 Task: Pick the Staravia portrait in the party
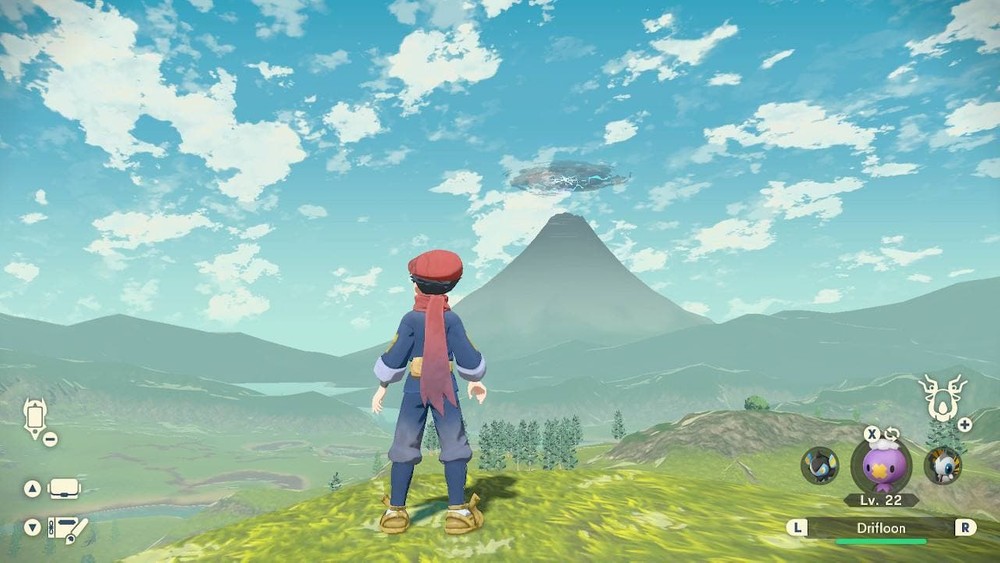click(942, 466)
